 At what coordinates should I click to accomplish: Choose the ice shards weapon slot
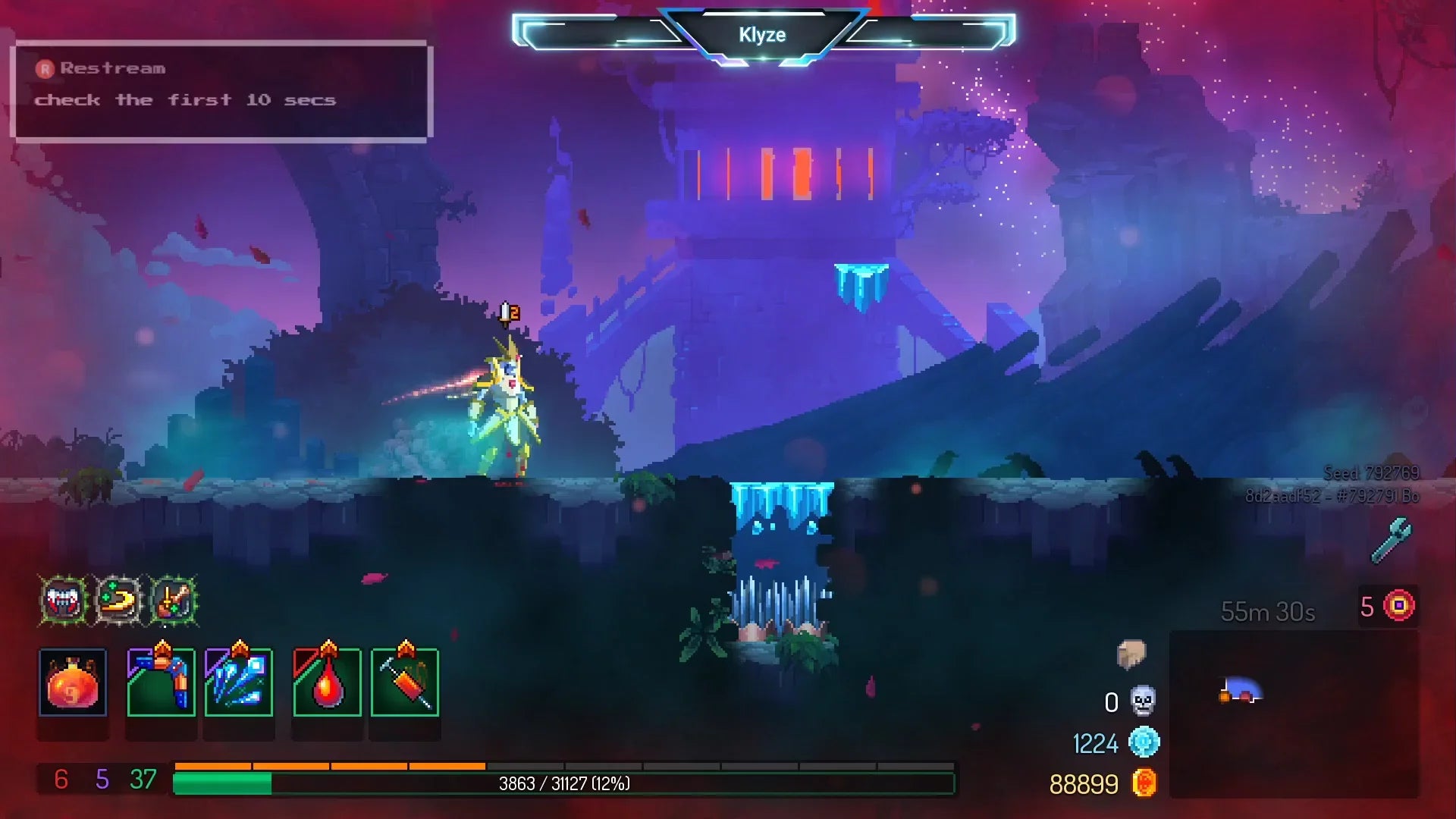[239, 682]
